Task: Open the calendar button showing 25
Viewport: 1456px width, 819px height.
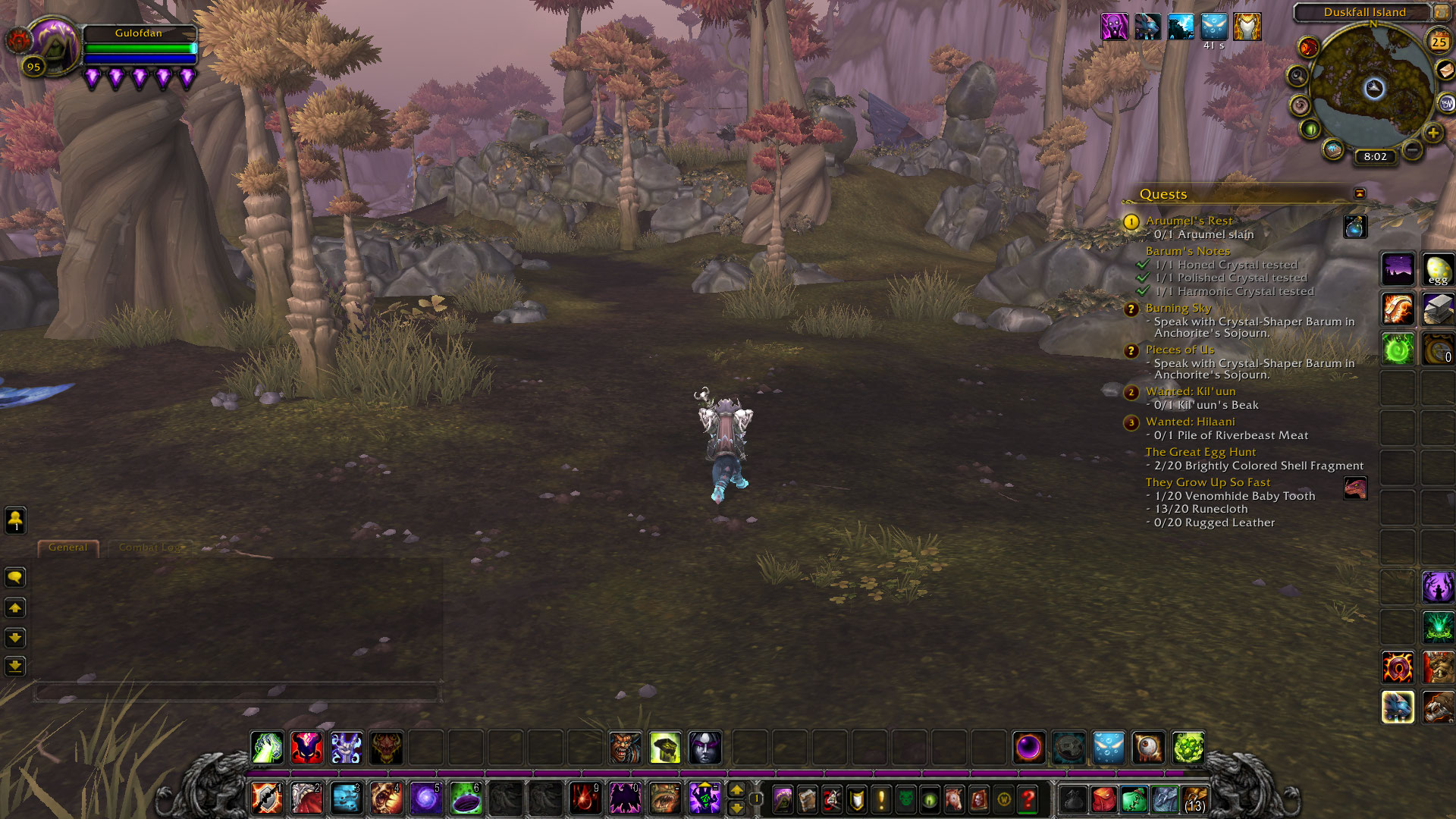Action: tap(1439, 42)
